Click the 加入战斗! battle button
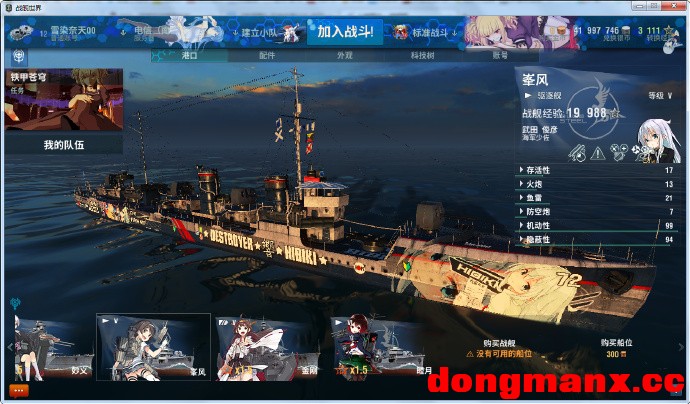Image resolution: width=690 pixels, height=404 pixels. (x=344, y=32)
